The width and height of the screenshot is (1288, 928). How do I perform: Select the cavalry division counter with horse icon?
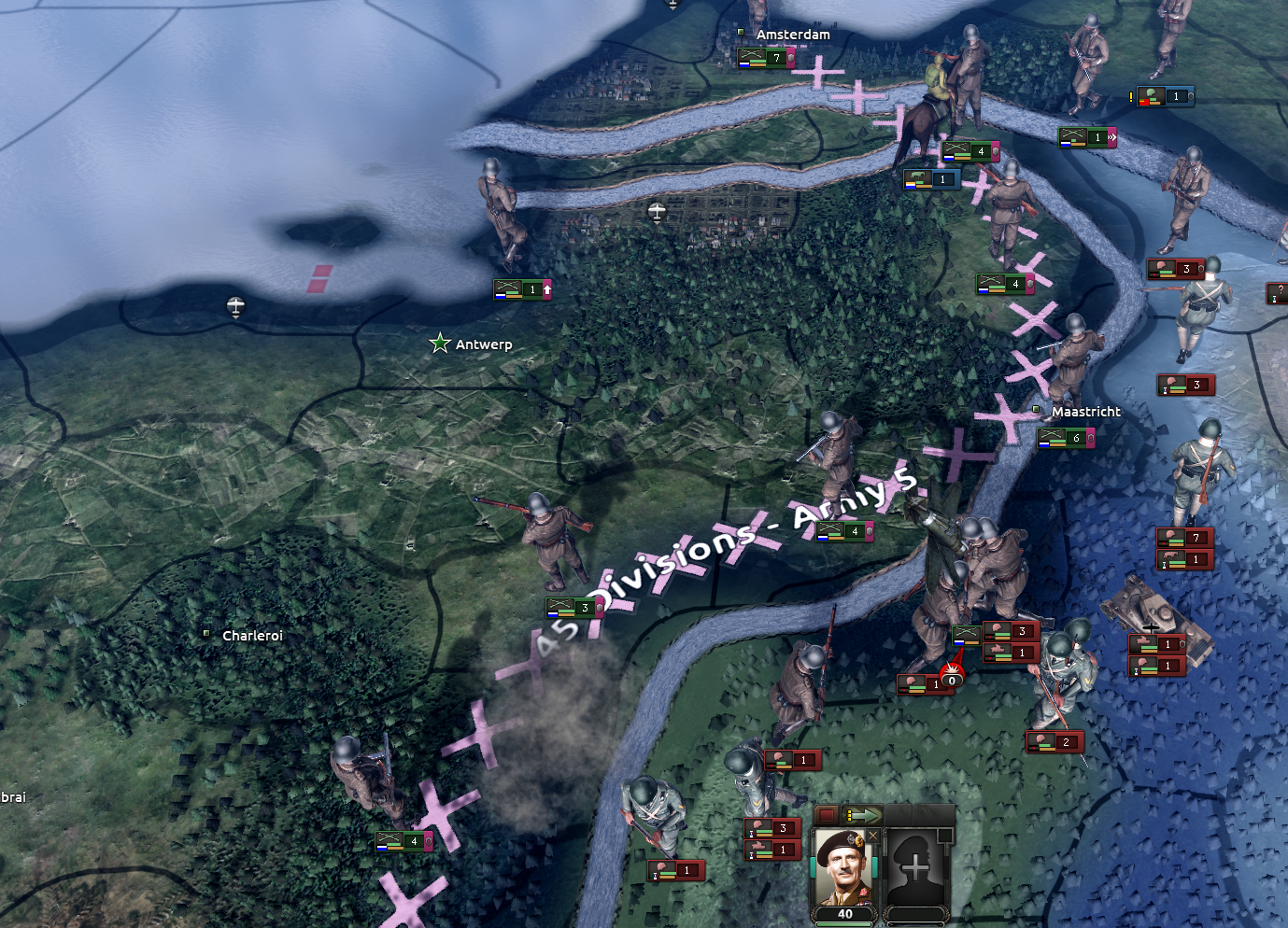tap(931, 178)
